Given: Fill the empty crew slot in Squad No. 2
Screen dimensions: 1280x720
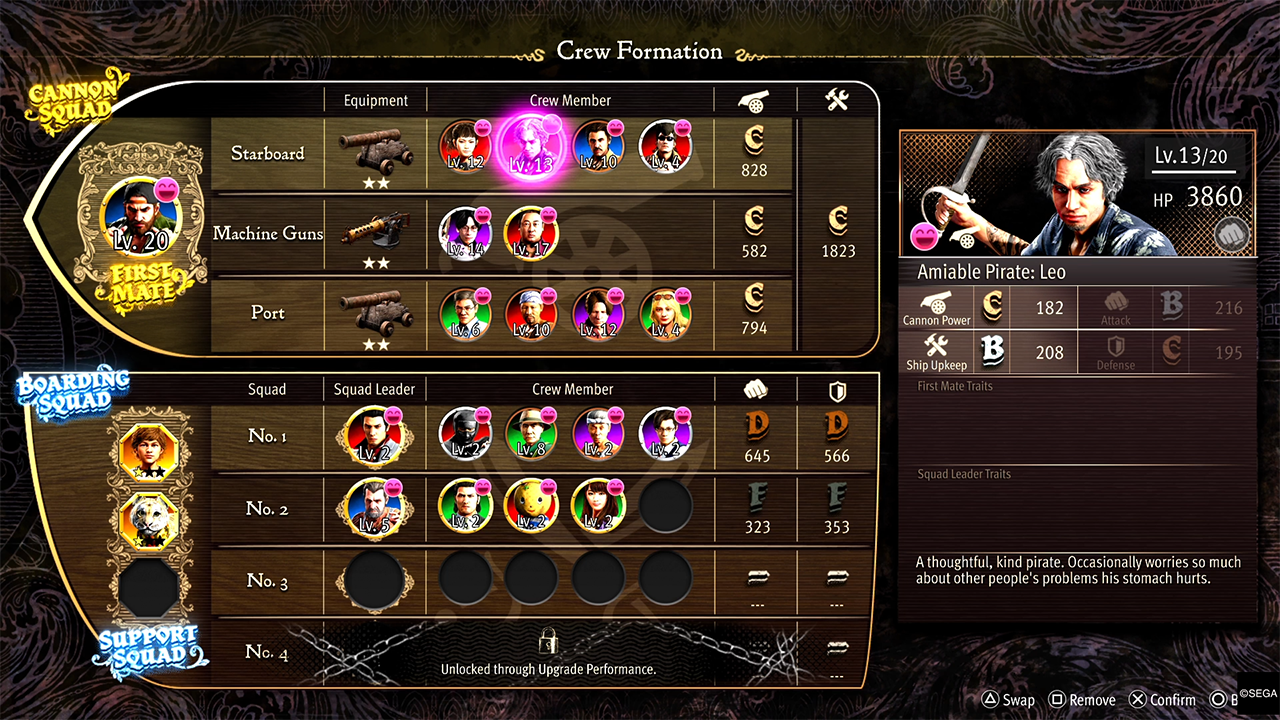Looking at the screenshot, I should click(665, 508).
